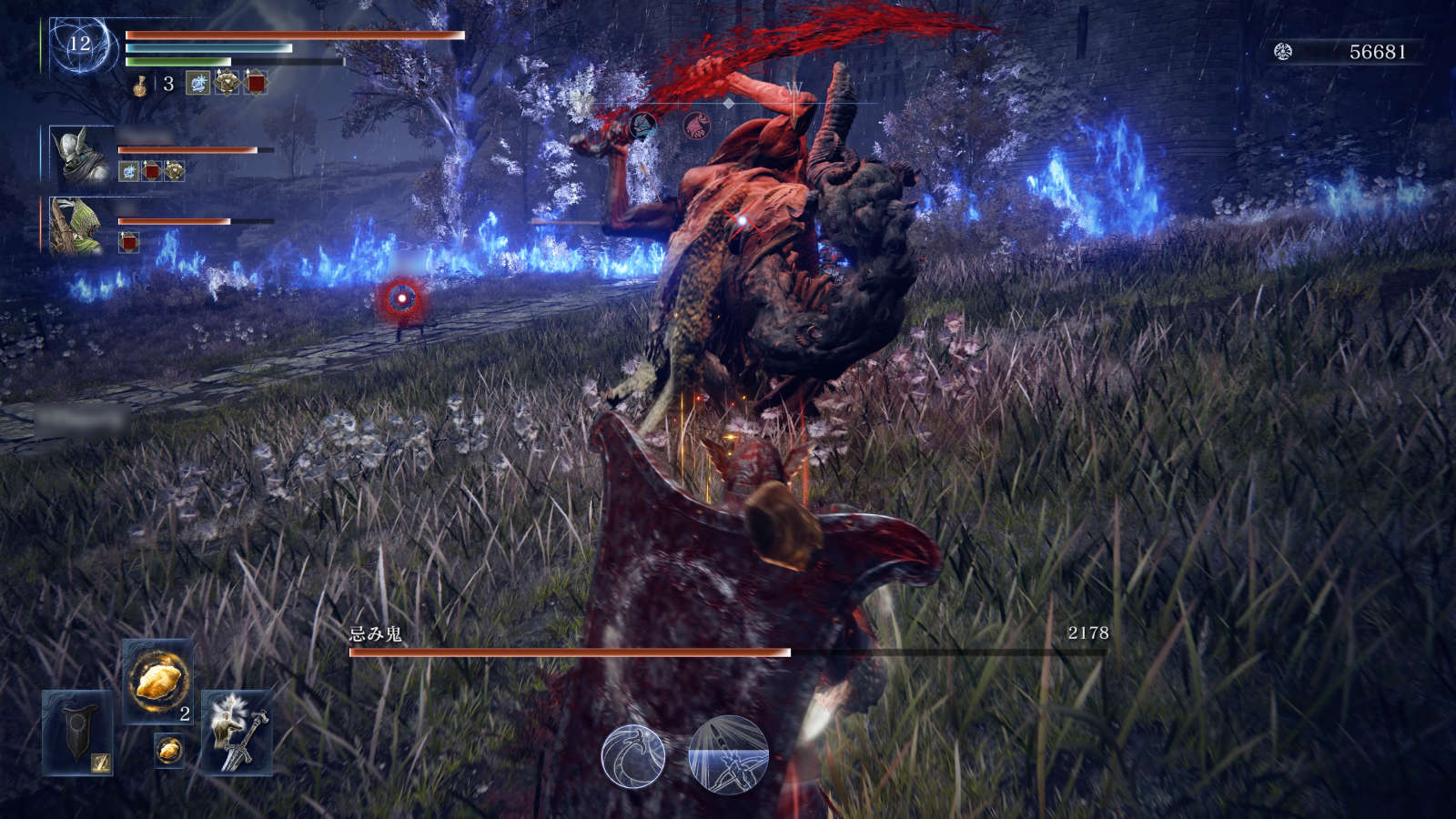Select the green-hooded archer teammate portrait
Viewport: 1456px width, 819px height.
coord(76,226)
